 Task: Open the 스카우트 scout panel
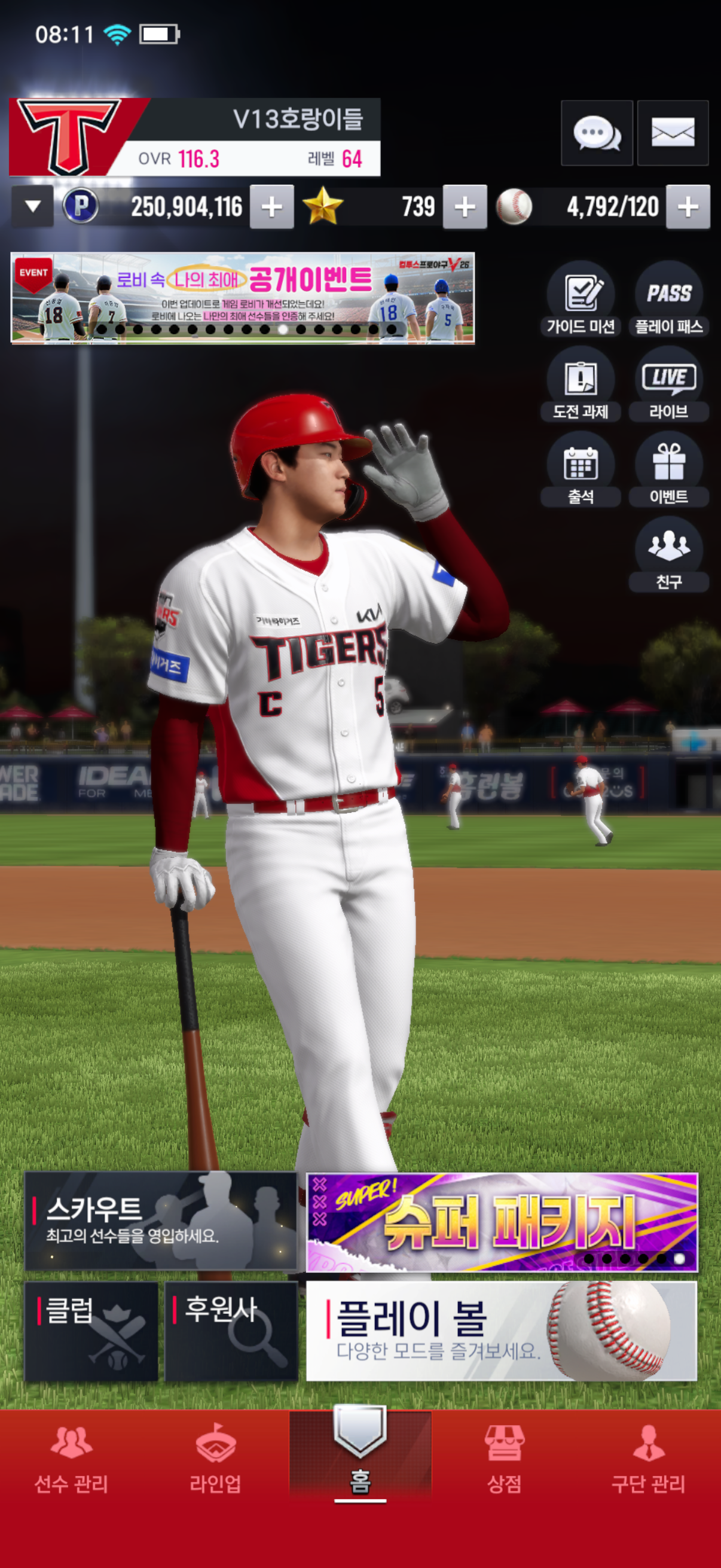point(161,1221)
